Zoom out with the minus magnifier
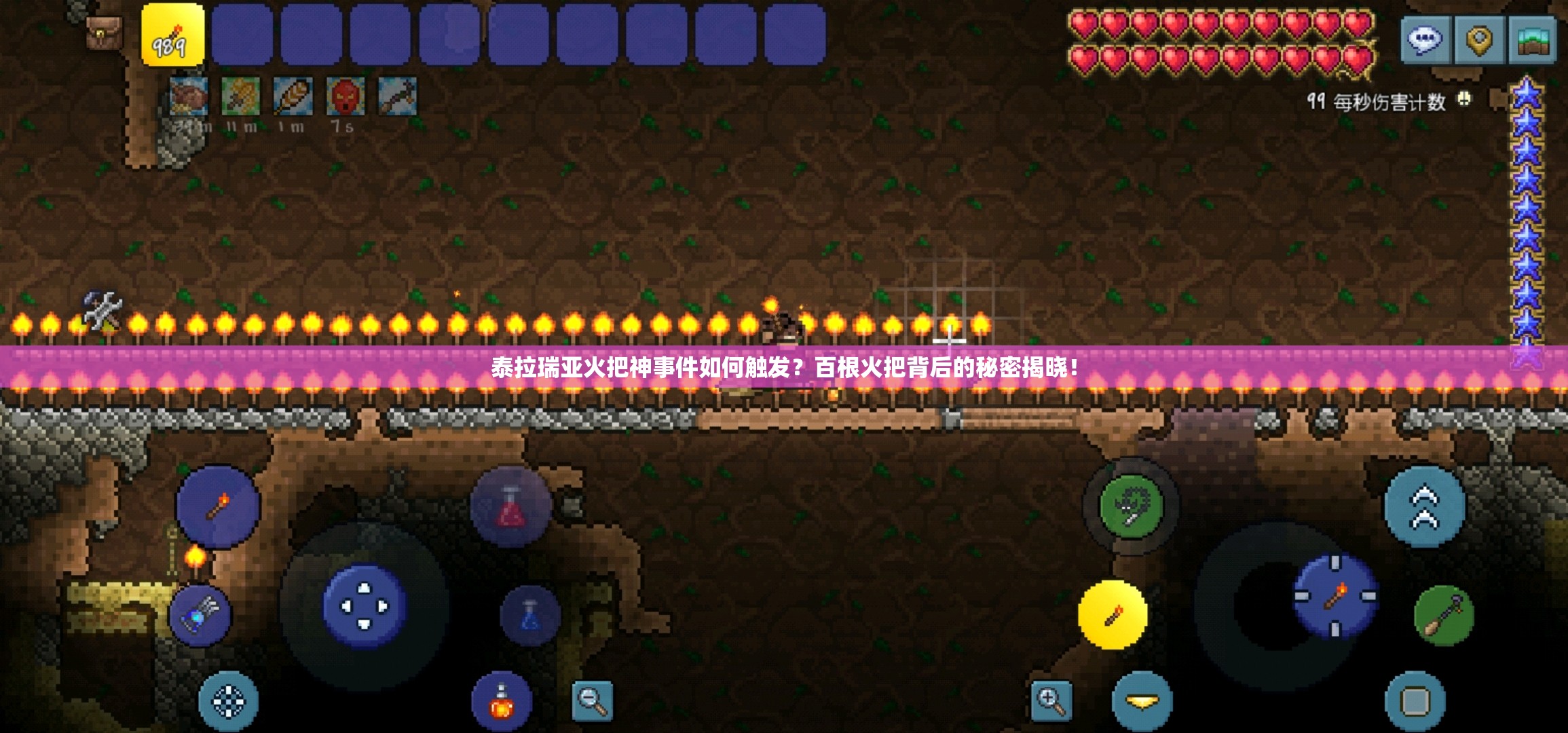 coord(592,700)
